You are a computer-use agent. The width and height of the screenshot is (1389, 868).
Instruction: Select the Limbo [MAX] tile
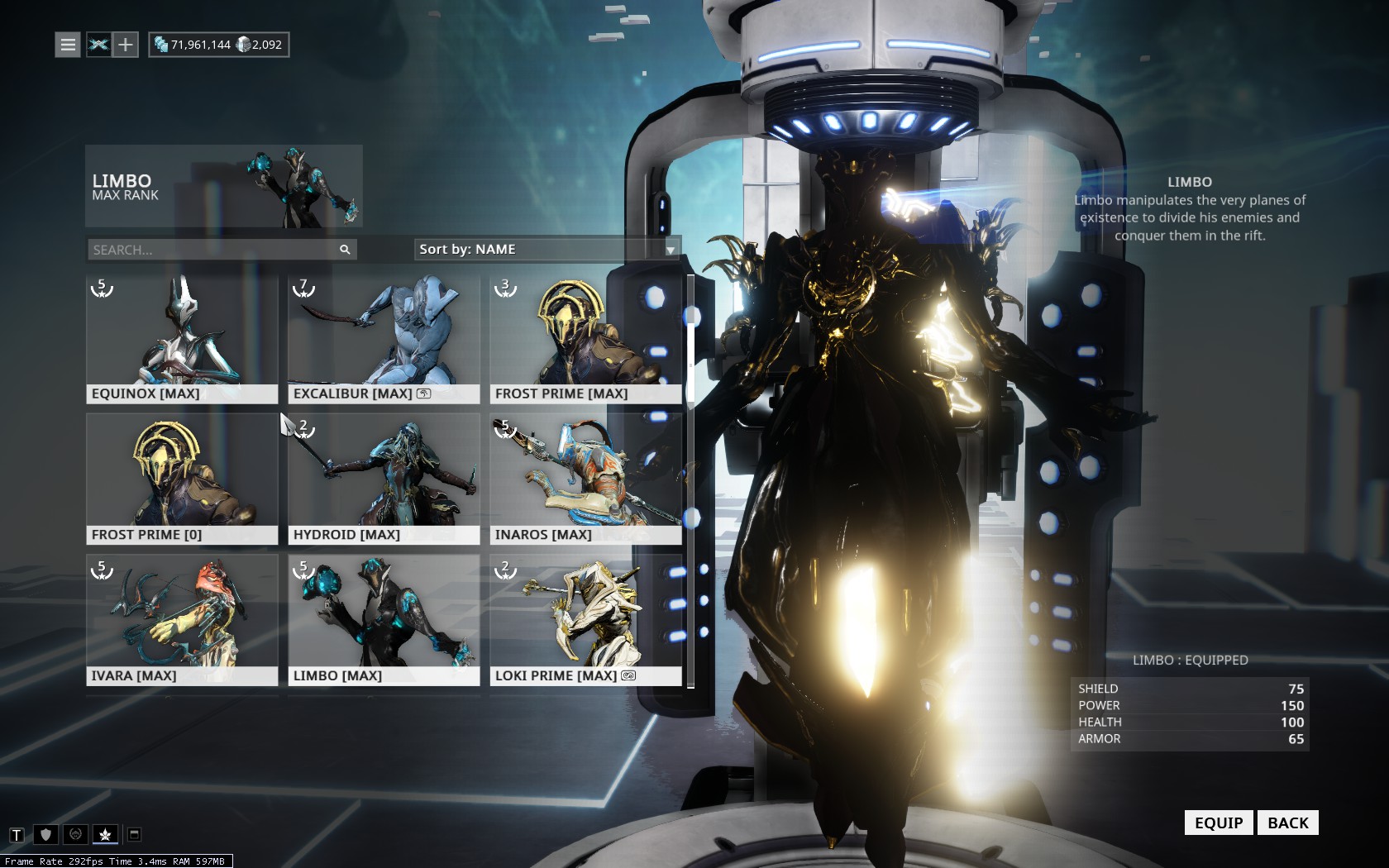[384, 620]
